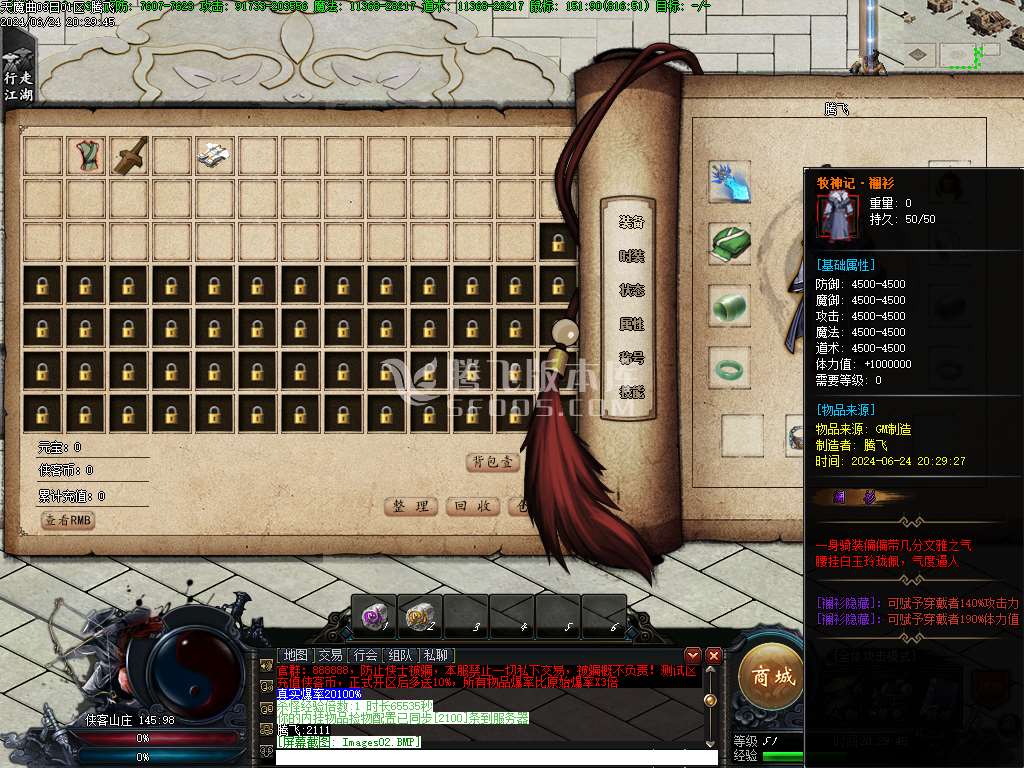The image size is (1024, 768).
Task: Click the chat text input field
Action: click(495, 757)
